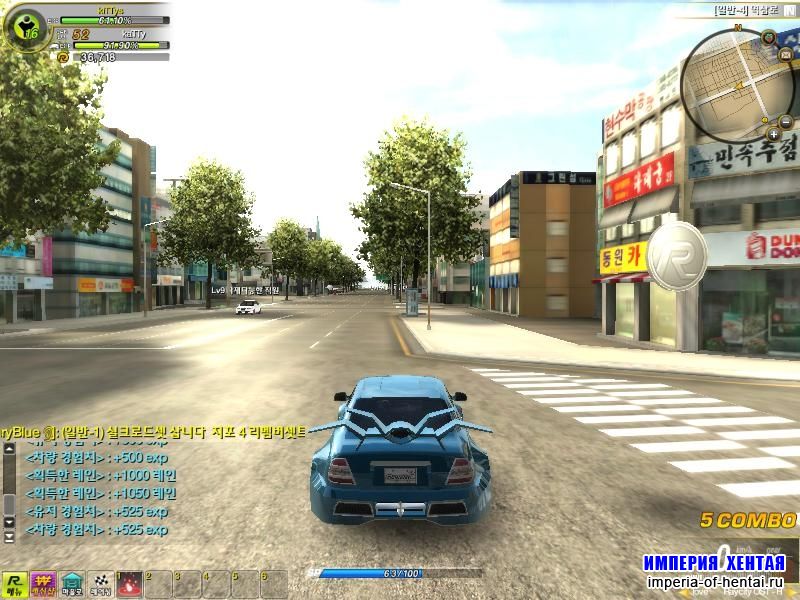800x600 pixels.
Task: Open the checkered flag racing button
Action: tap(101, 583)
